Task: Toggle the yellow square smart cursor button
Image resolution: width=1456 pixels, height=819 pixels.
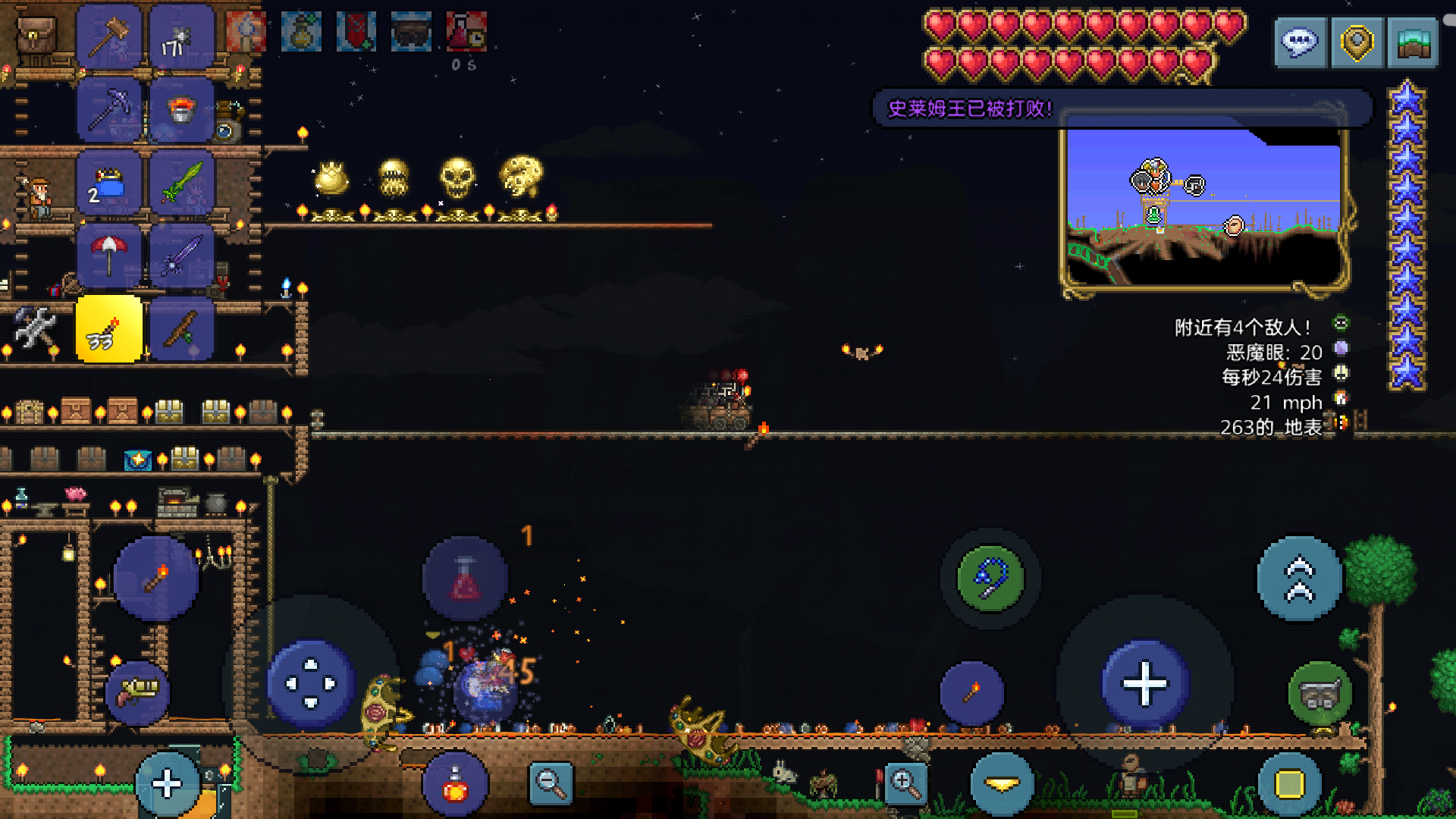Action: pyautogui.click(x=1288, y=784)
